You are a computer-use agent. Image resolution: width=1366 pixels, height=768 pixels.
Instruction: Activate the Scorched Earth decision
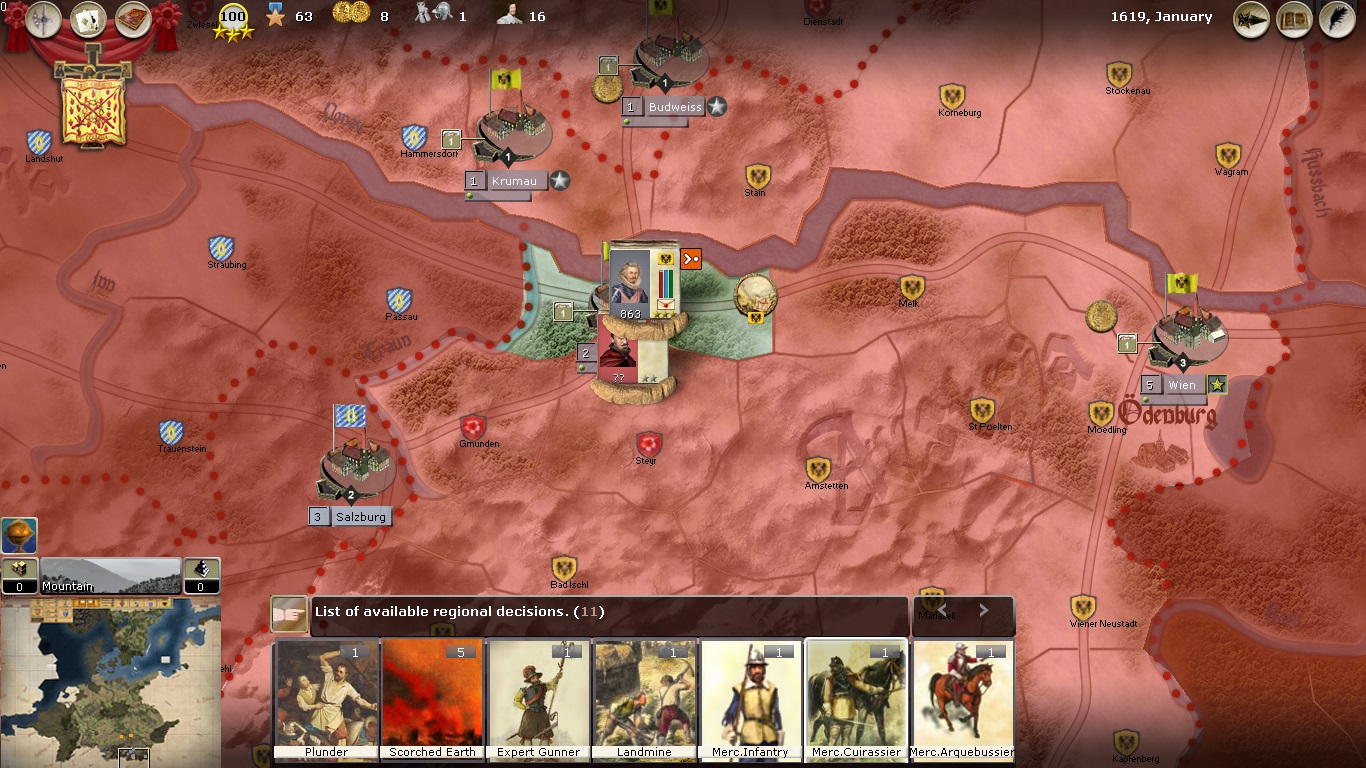tap(432, 695)
